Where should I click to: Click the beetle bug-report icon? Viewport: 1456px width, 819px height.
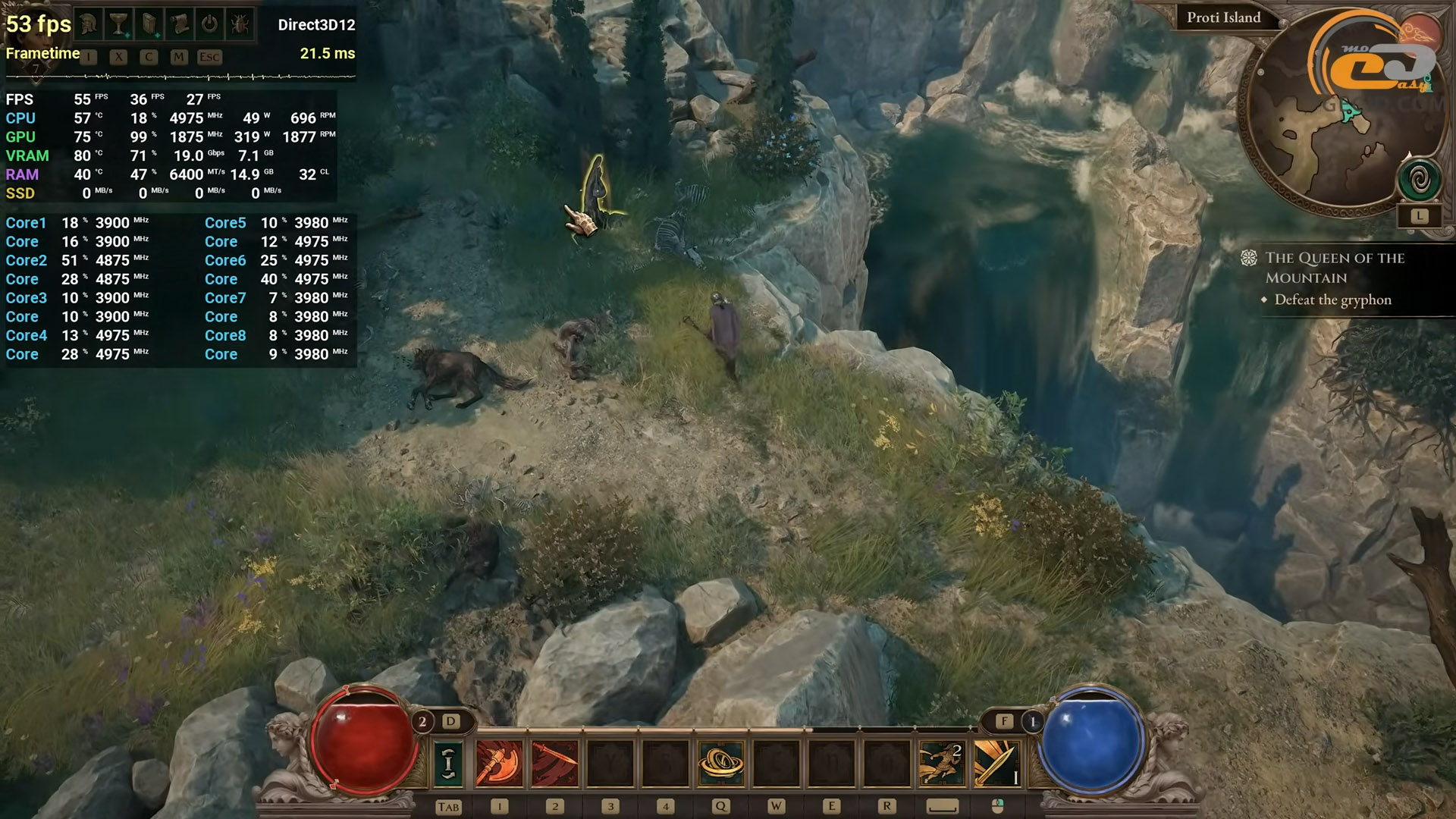click(240, 24)
